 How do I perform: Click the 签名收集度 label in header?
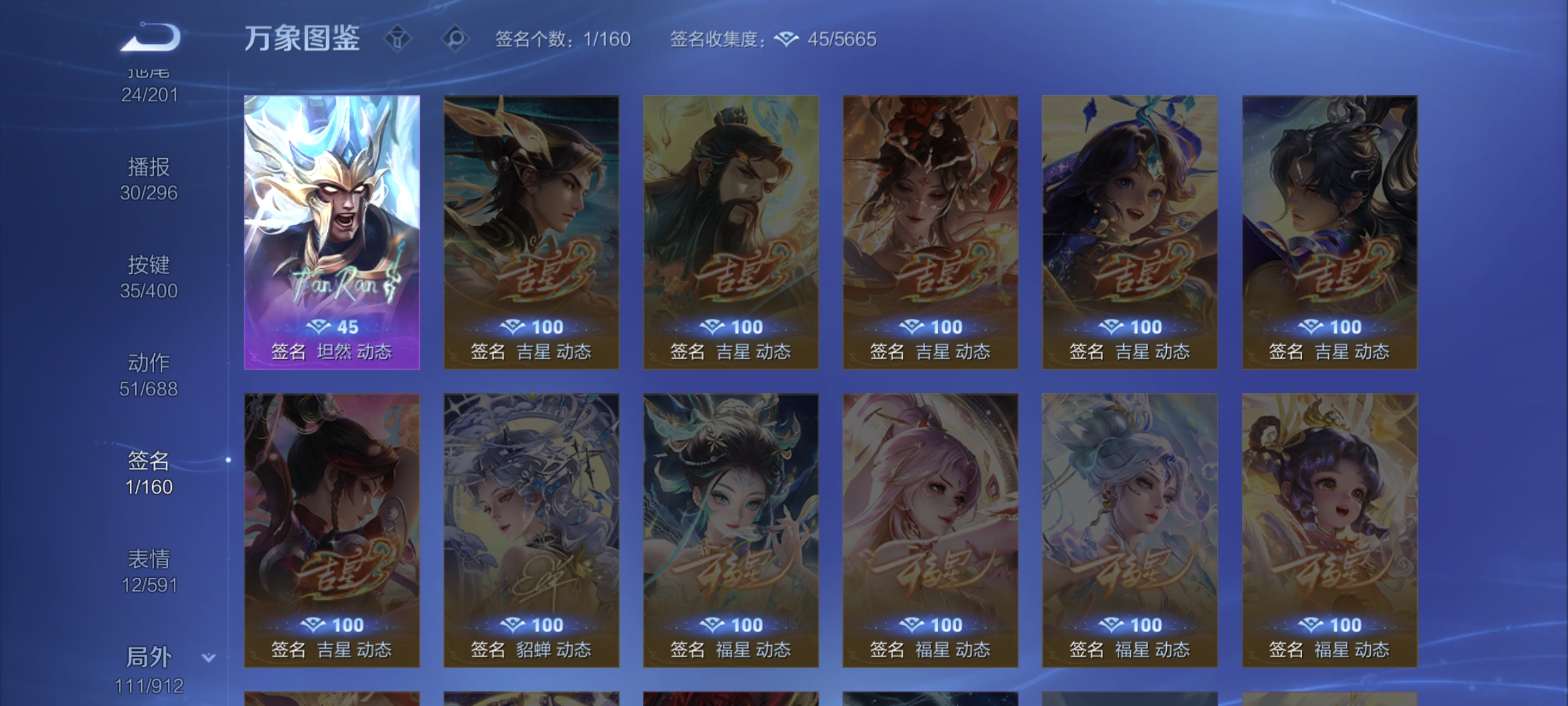click(x=715, y=40)
